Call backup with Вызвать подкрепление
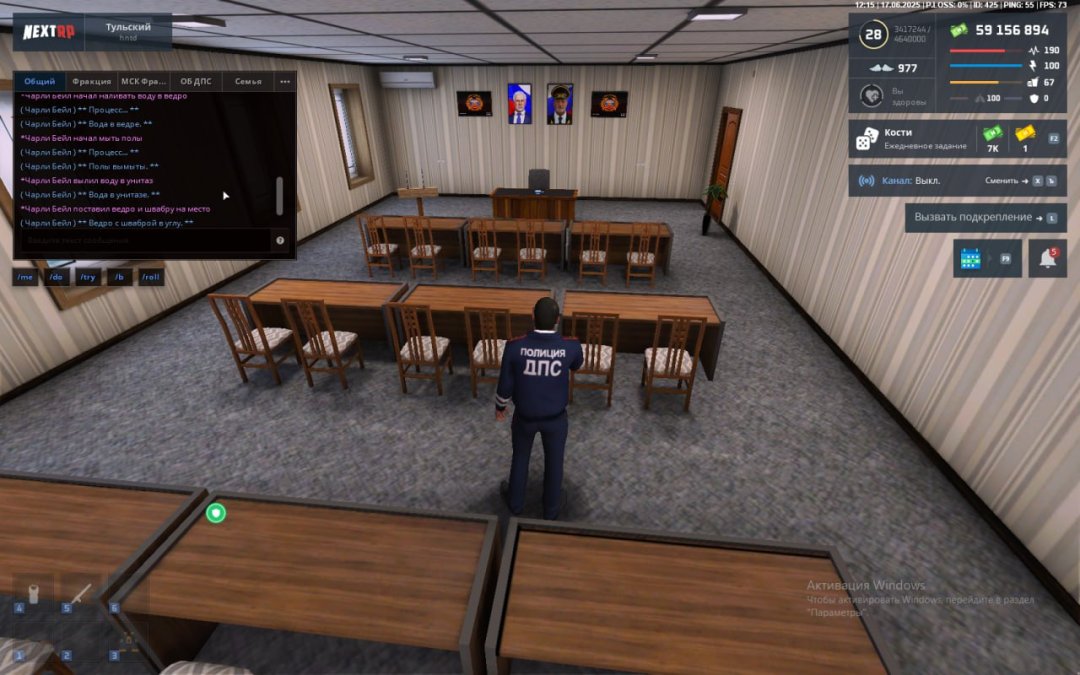The height and width of the screenshot is (675, 1080). [984, 217]
